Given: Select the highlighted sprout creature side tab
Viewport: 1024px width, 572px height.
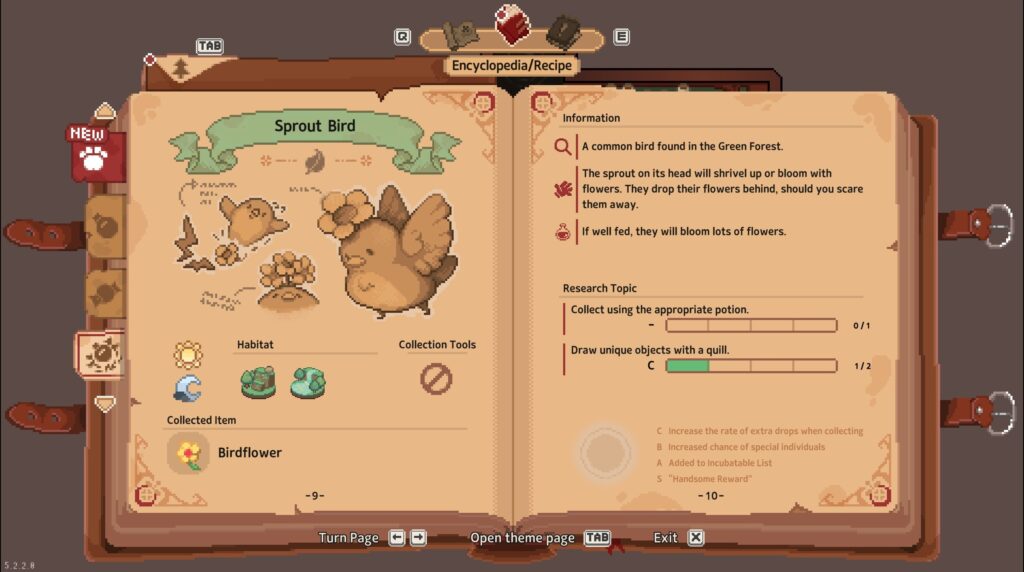Looking at the screenshot, I should pyautogui.click(x=101, y=354).
